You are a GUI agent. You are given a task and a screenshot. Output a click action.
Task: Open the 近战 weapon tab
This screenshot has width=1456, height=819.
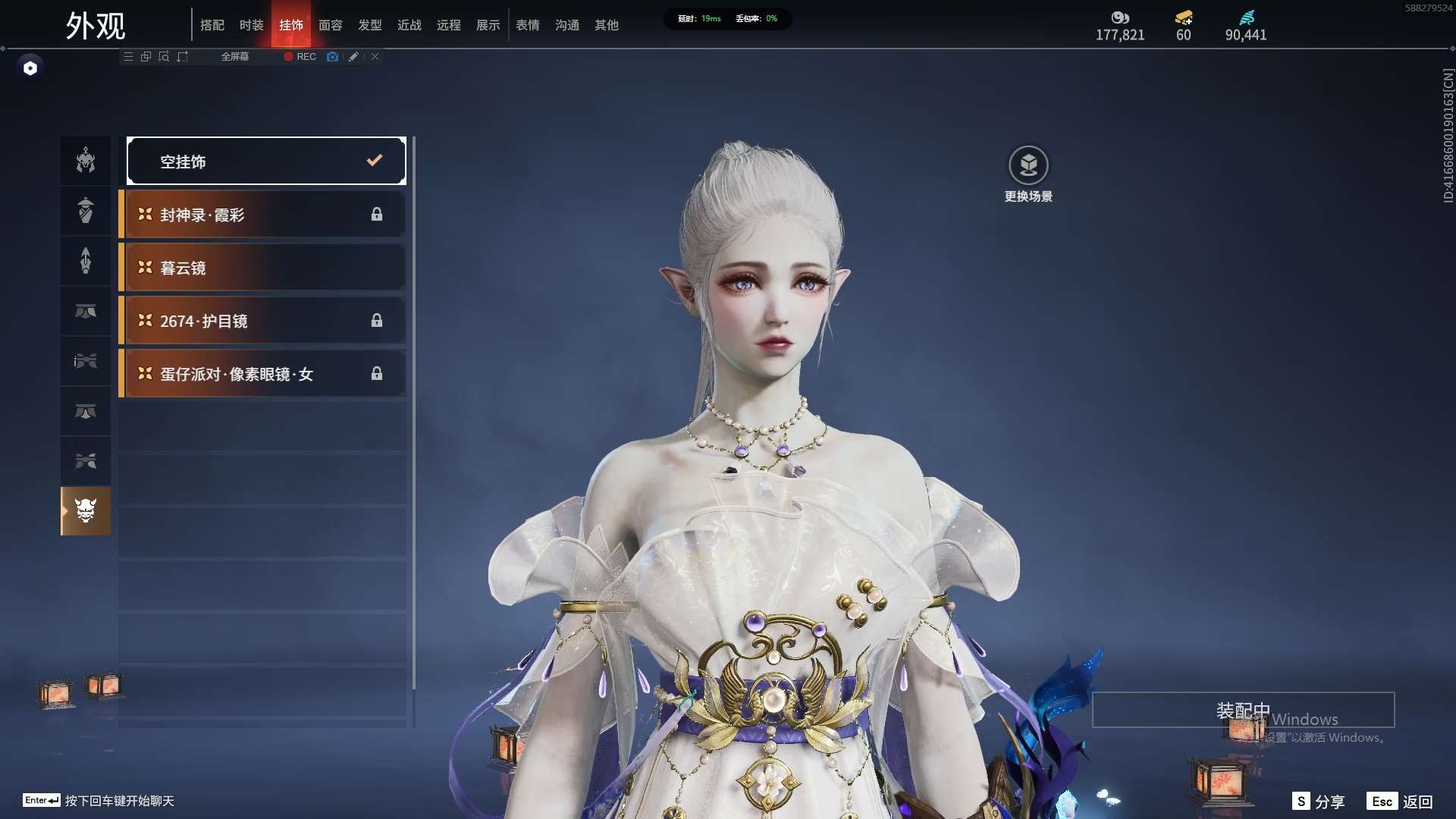coord(409,25)
